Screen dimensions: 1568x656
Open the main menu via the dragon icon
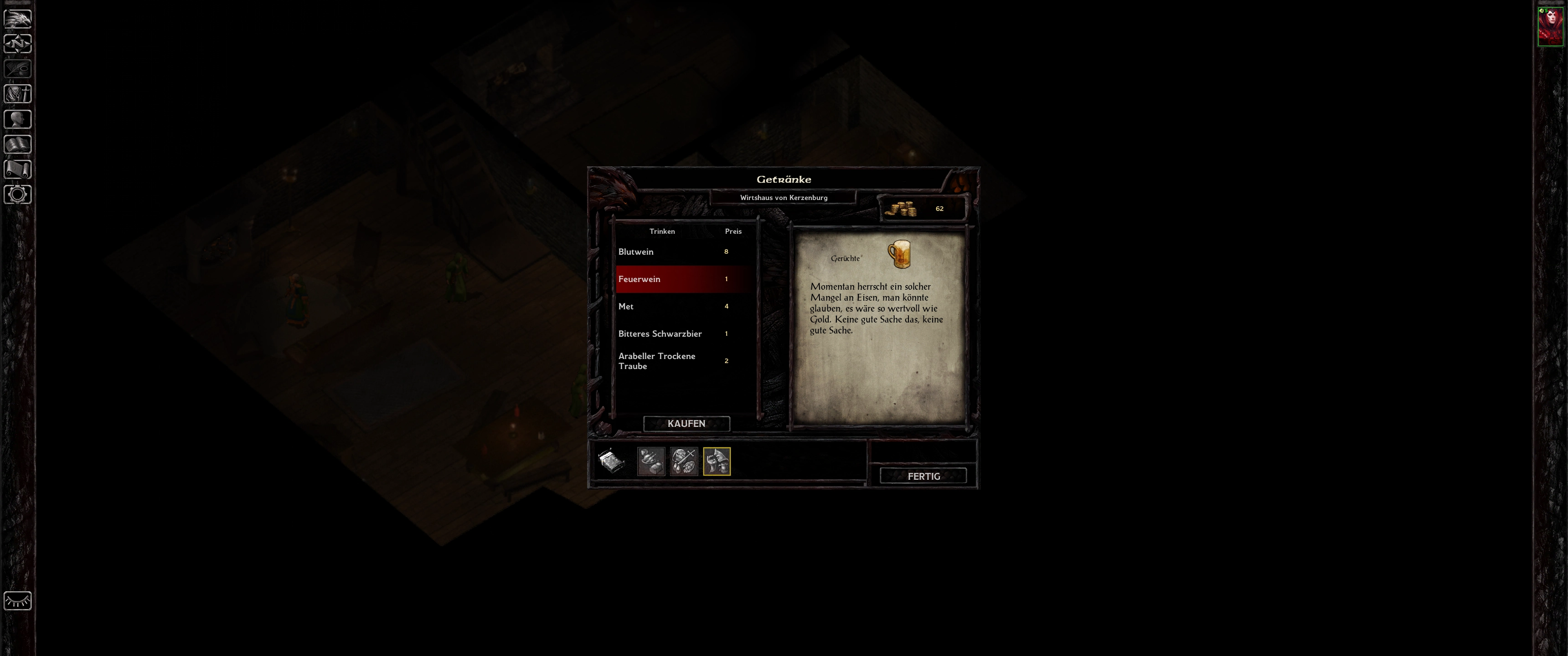pyautogui.click(x=18, y=18)
